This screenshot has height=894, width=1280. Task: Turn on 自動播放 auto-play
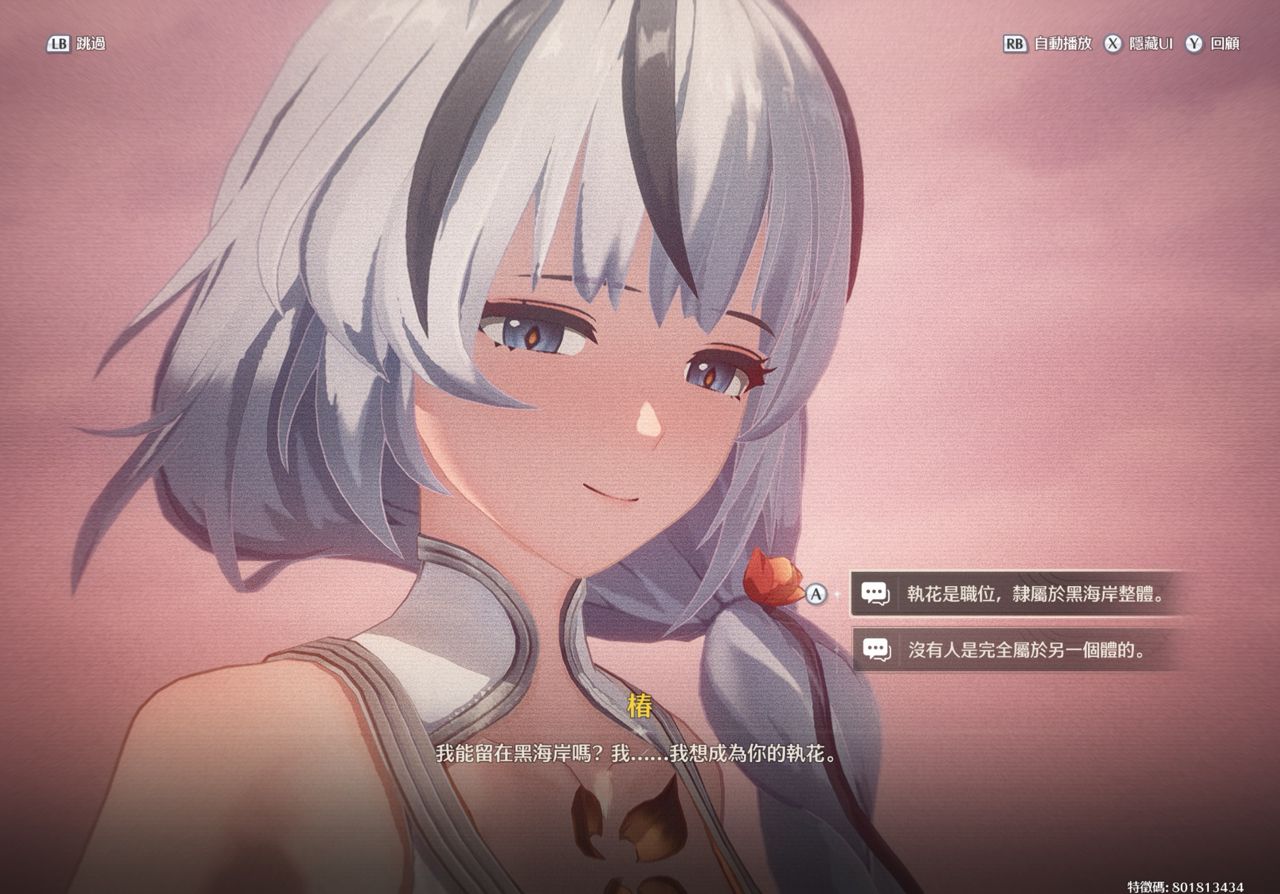[x=1048, y=44]
